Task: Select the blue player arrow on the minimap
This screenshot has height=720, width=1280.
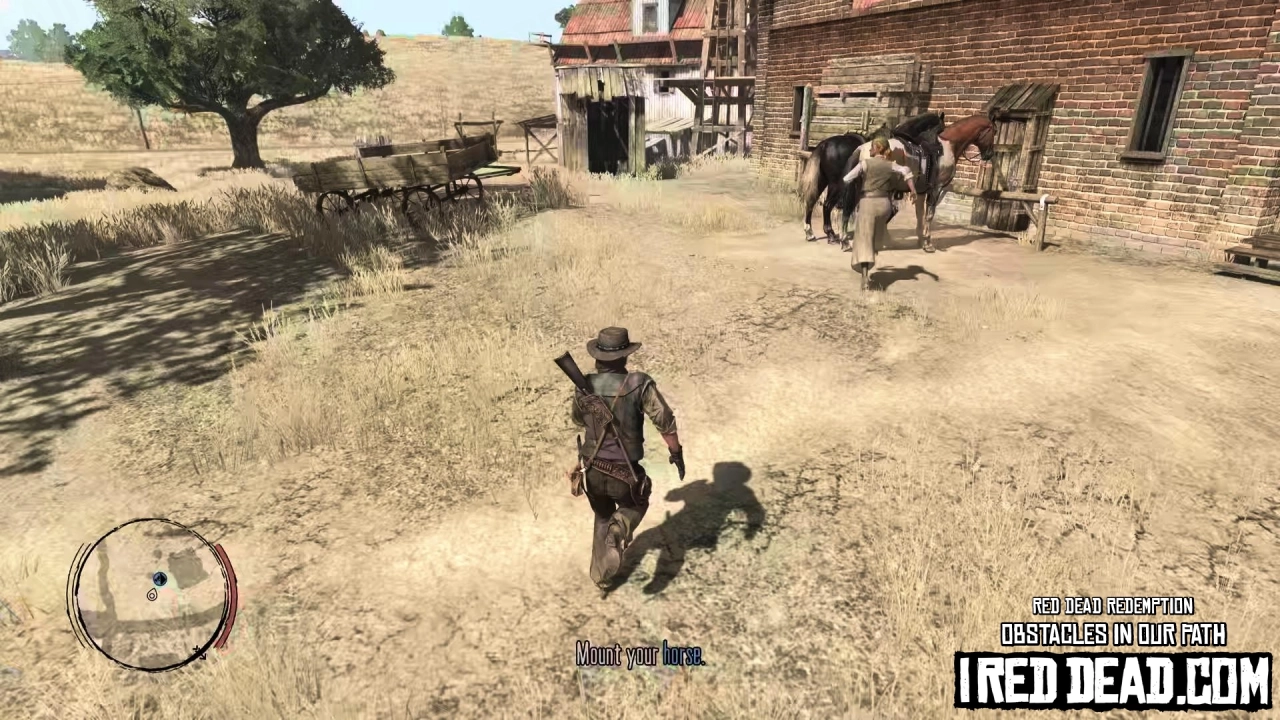Action: (160, 578)
